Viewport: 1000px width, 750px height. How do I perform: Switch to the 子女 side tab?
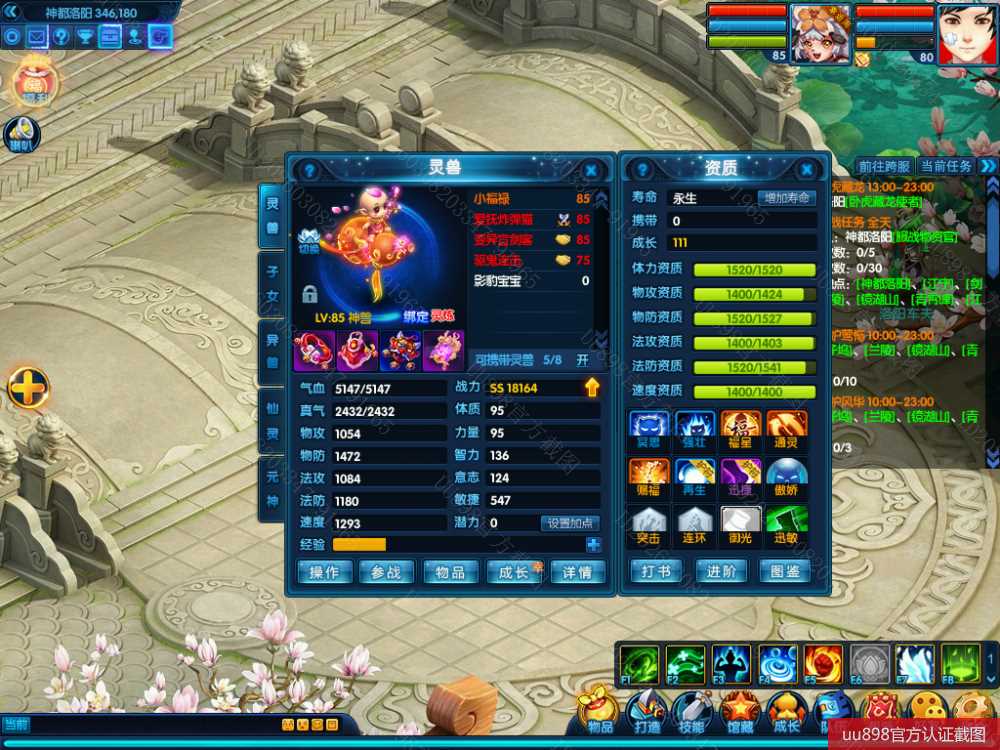point(272,281)
